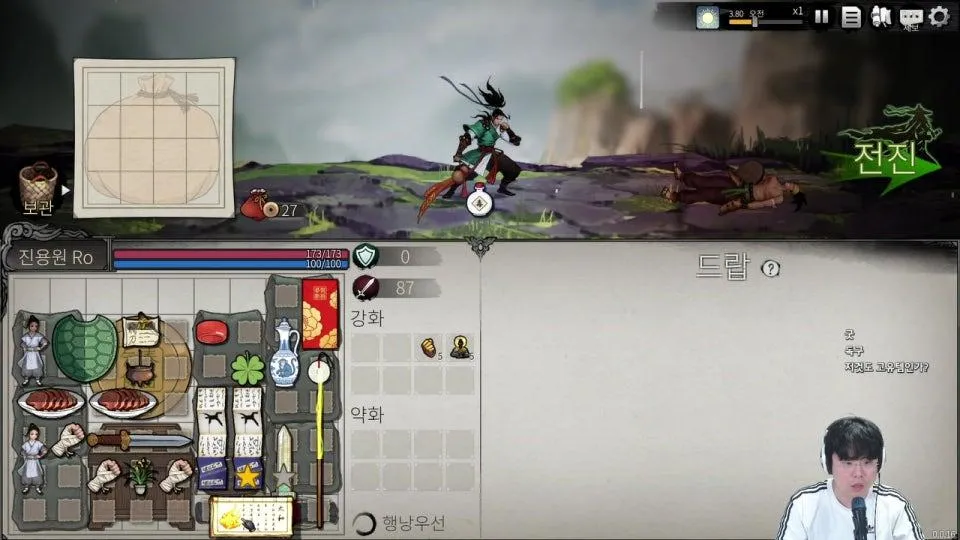Toggle the x1 game speed
960x540 pixels.
pyautogui.click(x=797, y=12)
